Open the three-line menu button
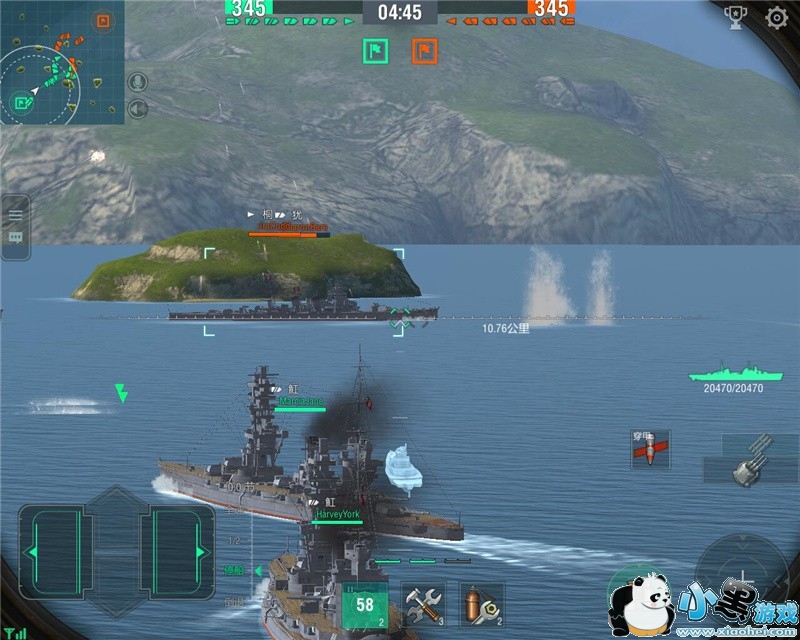Image resolution: width=800 pixels, height=640 pixels. click(15, 214)
